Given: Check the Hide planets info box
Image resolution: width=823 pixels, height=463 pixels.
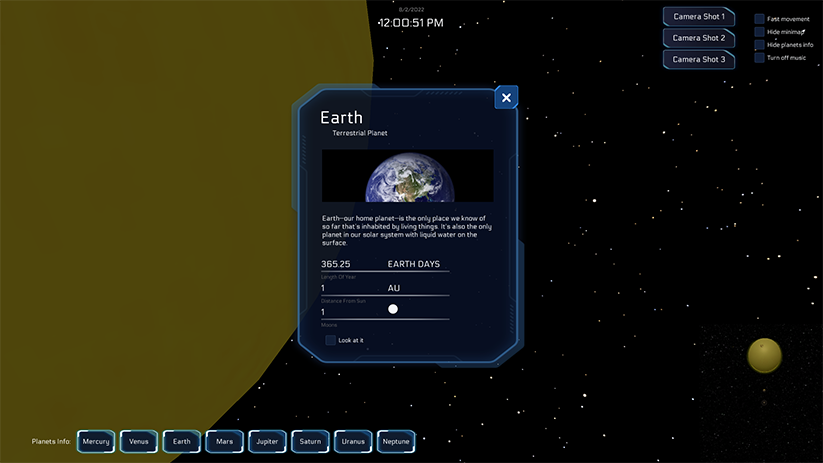Looking at the screenshot, I should click(x=760, y=45).
